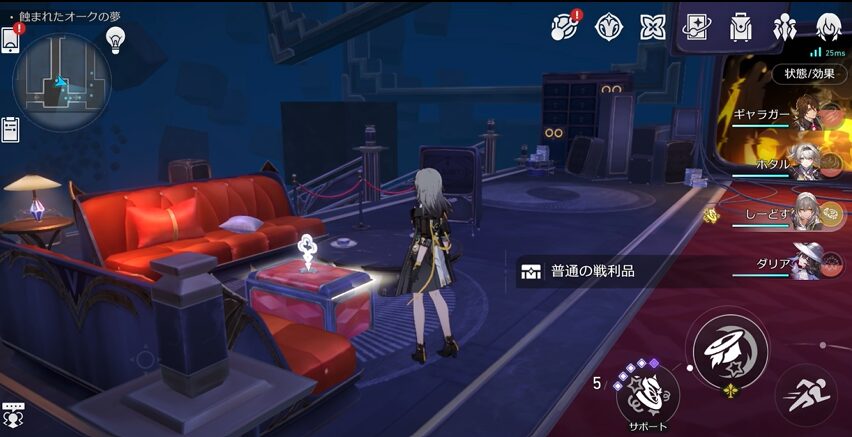Open the star card warp icon
This screenshot has height=437, width=852.
click(697, 28)
